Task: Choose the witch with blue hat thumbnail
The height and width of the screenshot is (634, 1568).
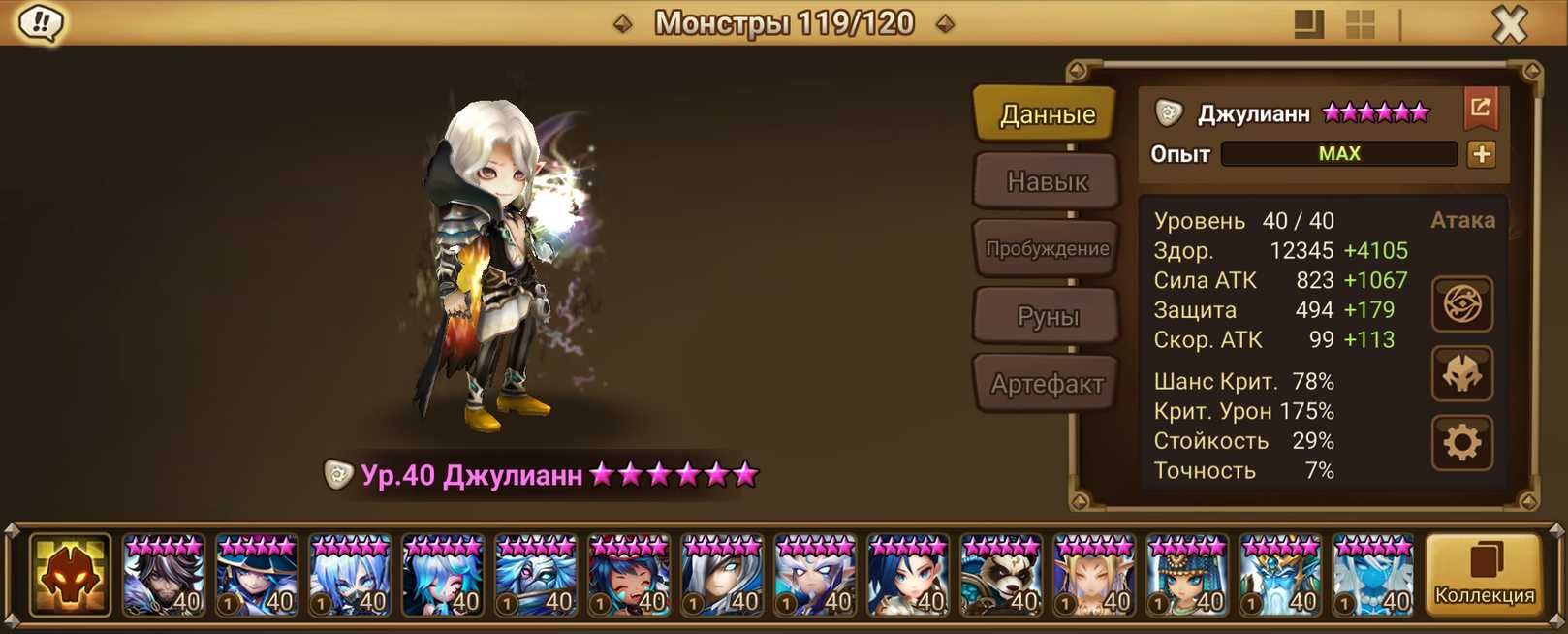Action: [257, 576]
